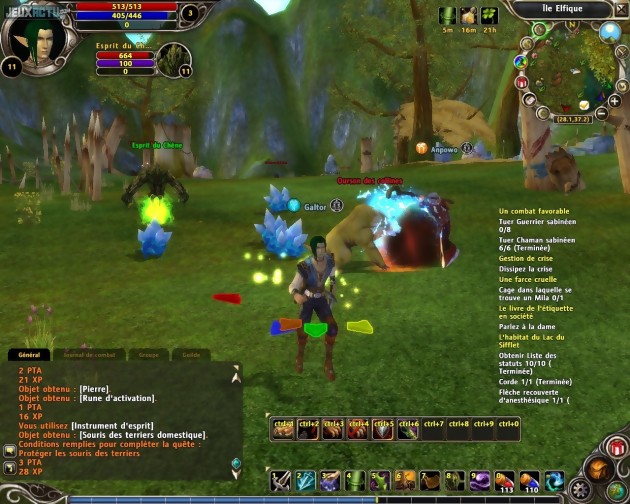This screenshot has width=630, height=504.
Task: Close the Île Elfique minimap panel
Action: coord(618,9)
